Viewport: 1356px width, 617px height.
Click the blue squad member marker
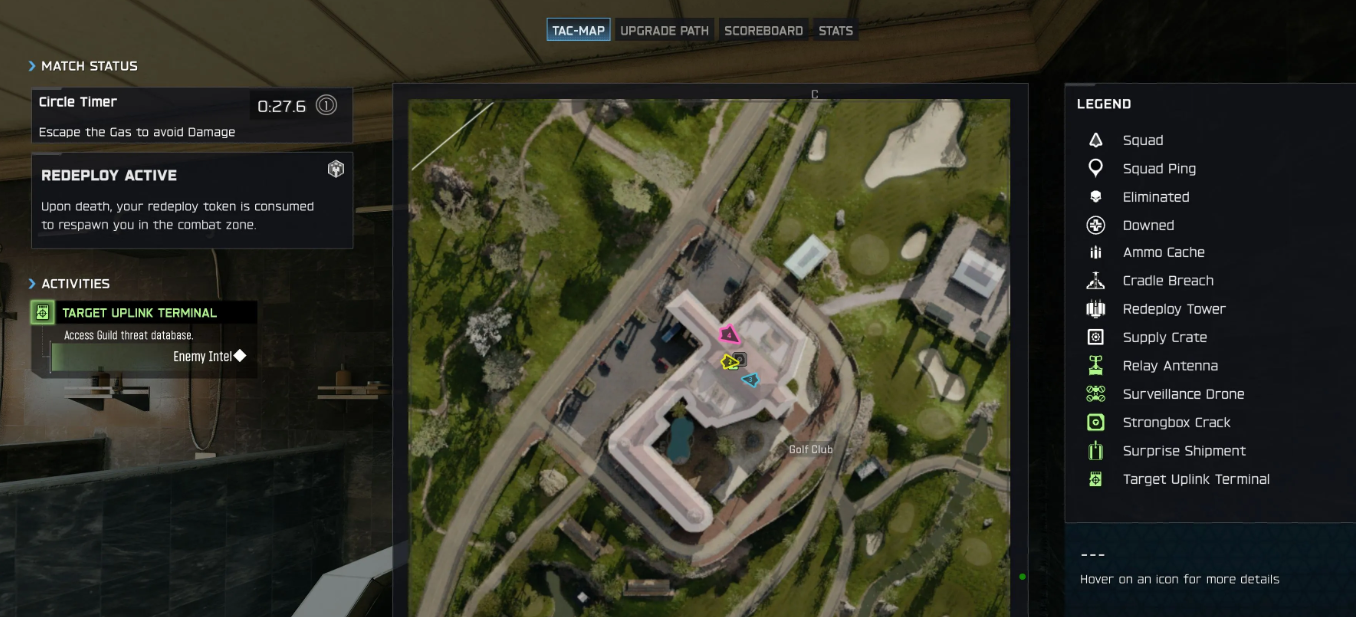tap(750, 379)
